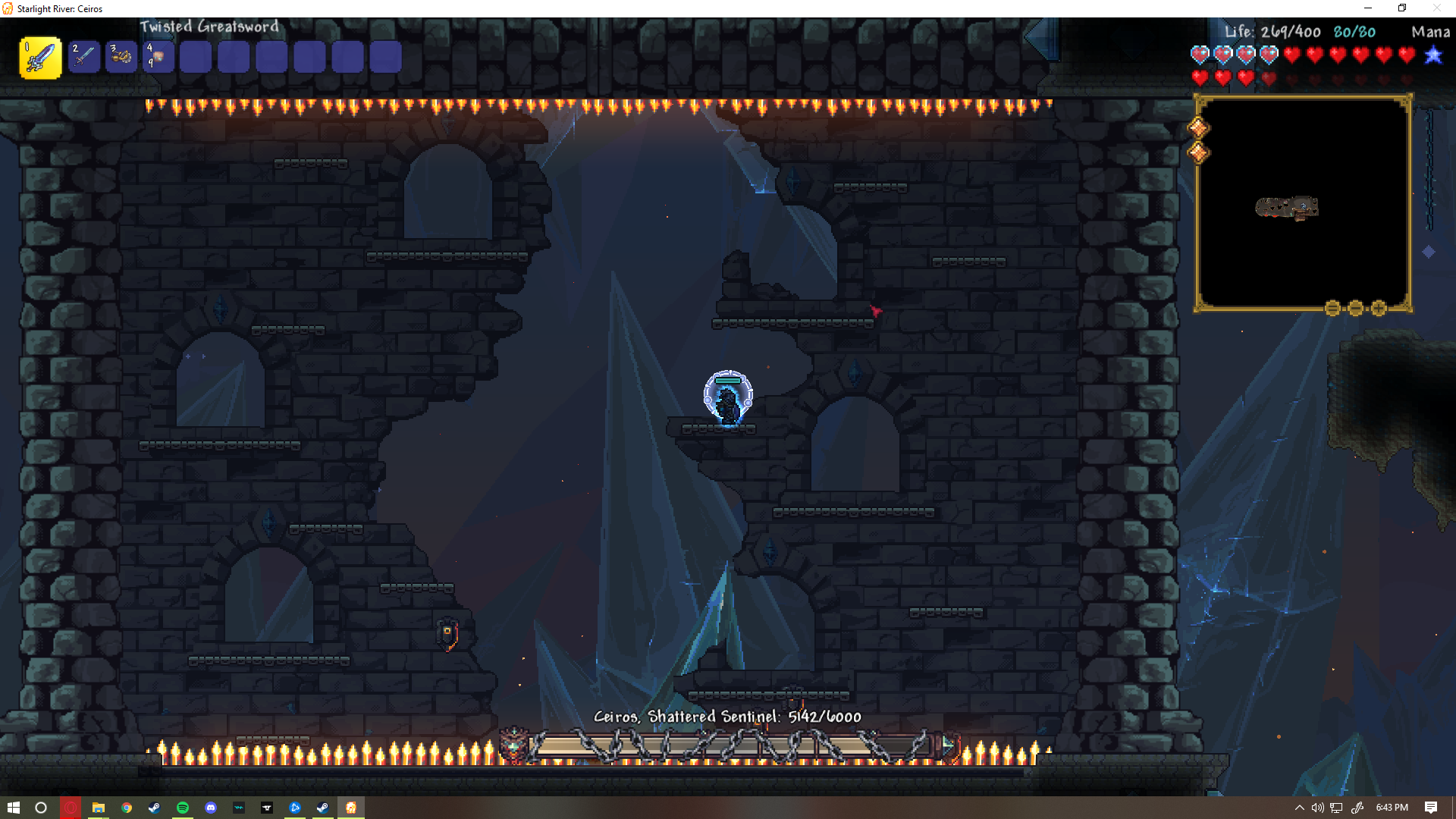Pick the stack of nine in slot 4

coord(158,57)
